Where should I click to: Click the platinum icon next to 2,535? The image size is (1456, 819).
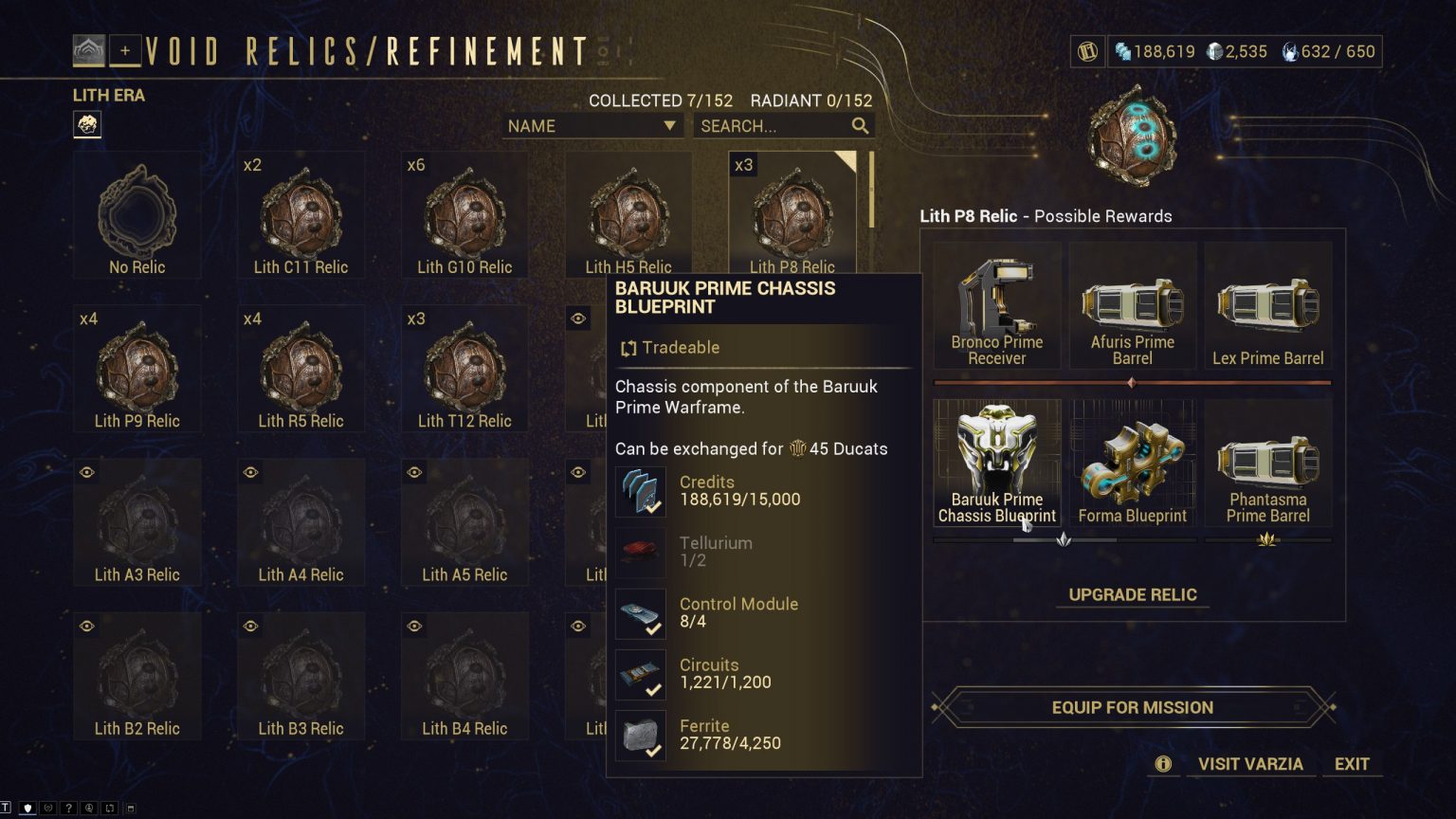(1216, 51)
